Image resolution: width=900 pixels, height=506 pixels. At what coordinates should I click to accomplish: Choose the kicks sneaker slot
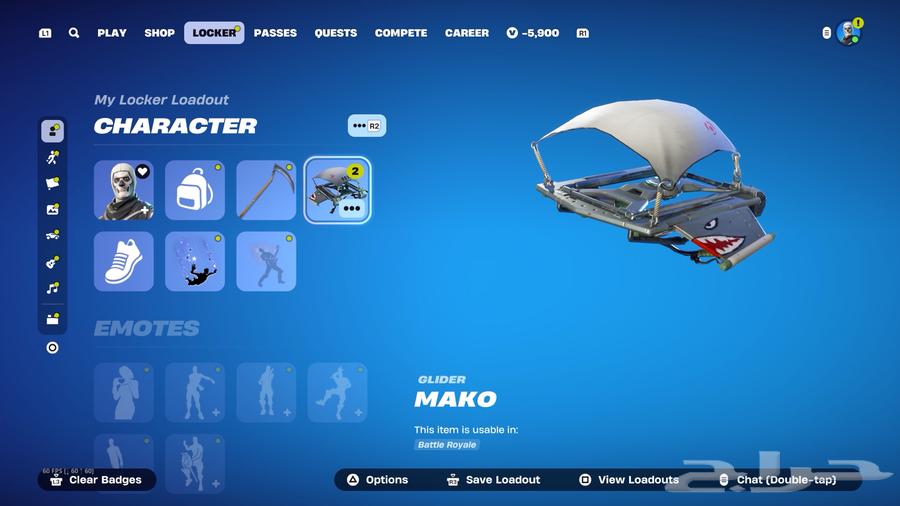click(124, 261)
